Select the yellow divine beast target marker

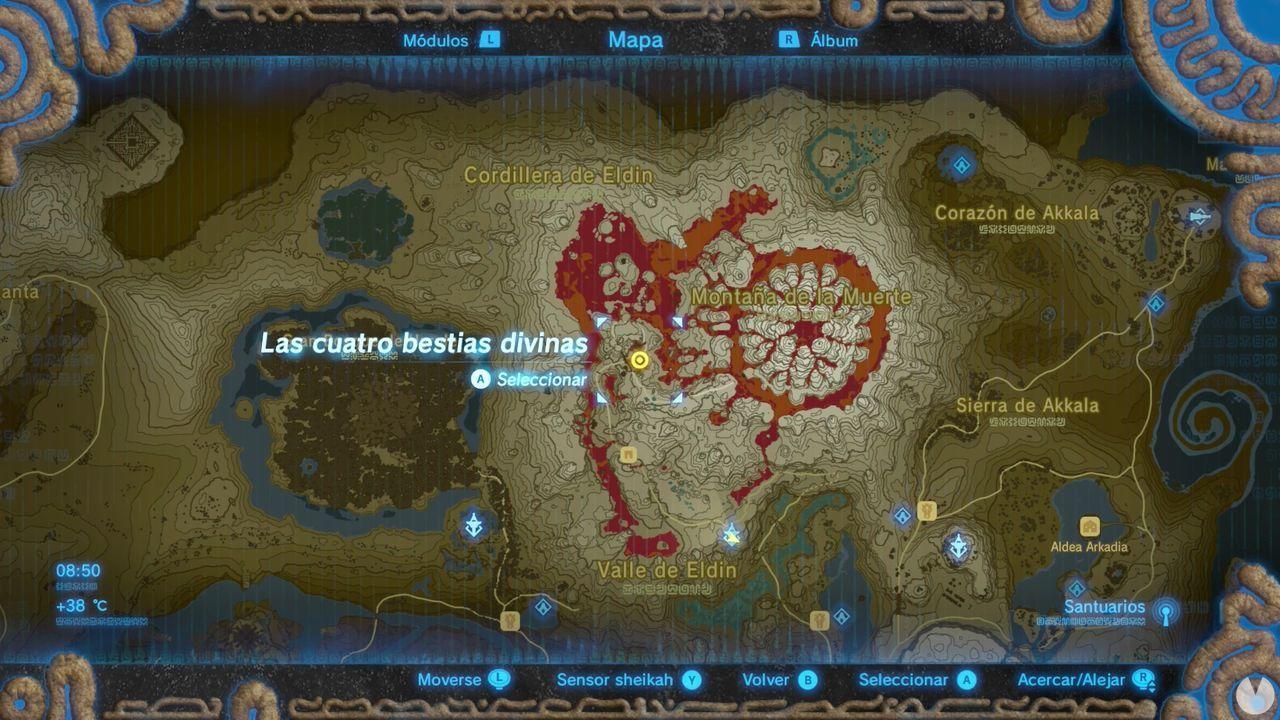(639, 360)
